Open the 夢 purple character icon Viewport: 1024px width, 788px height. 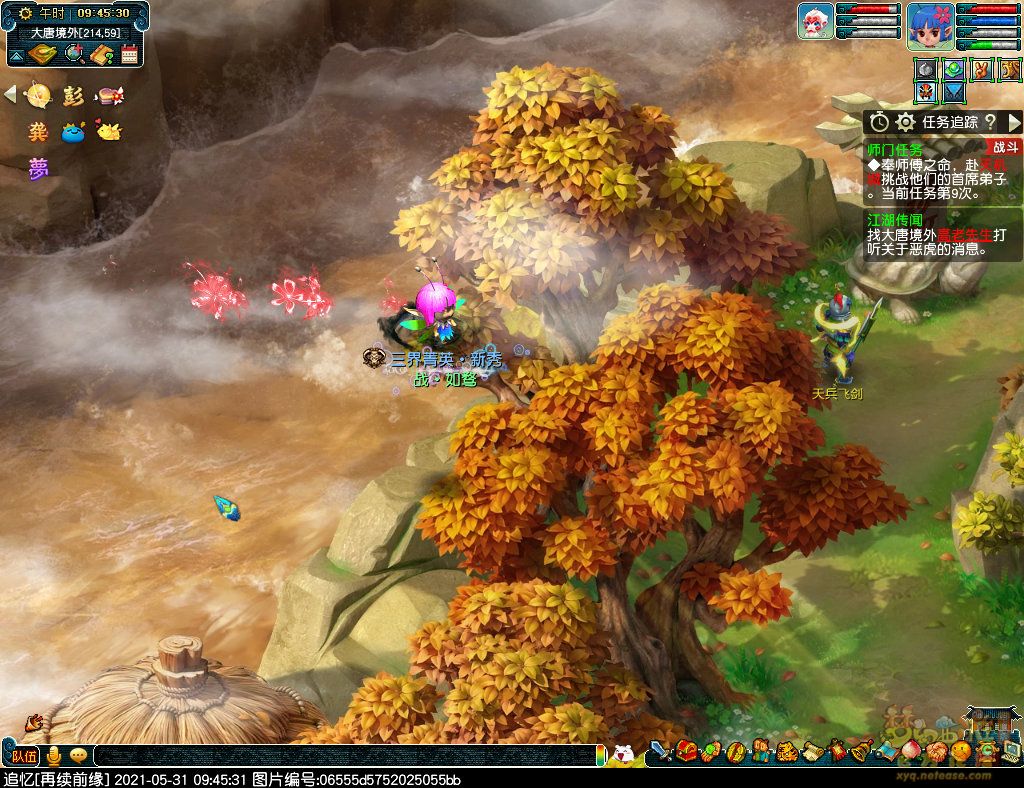(x=38, y=167)
